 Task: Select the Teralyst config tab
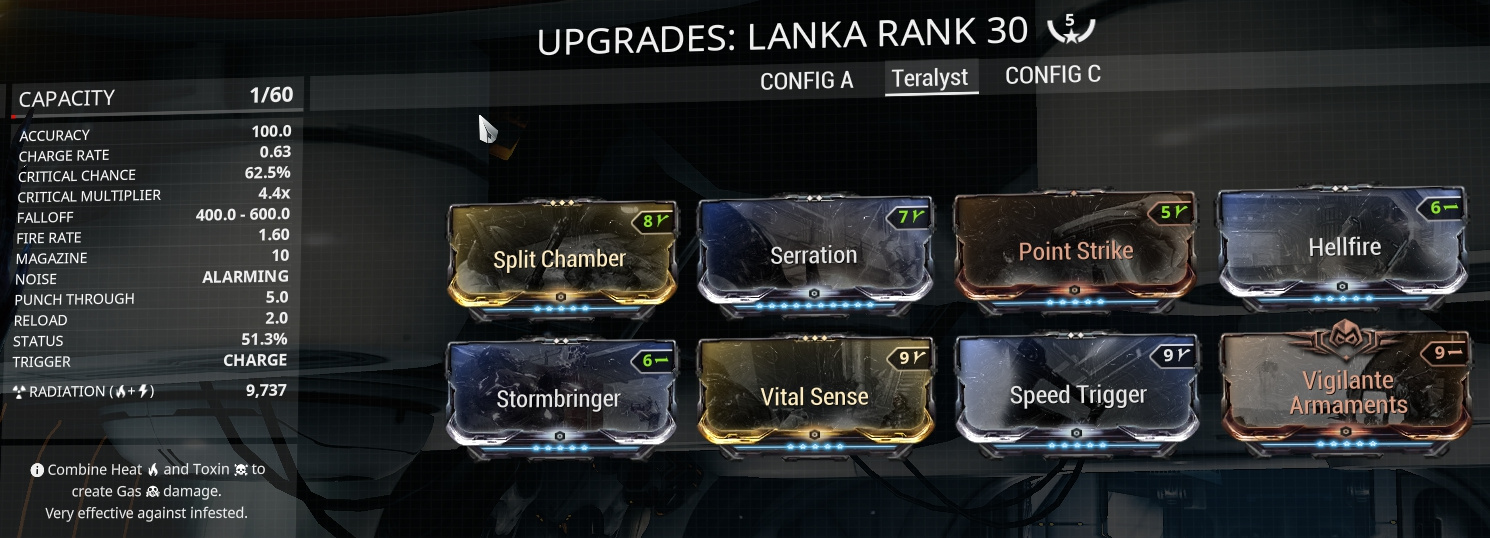click(930, 78)
